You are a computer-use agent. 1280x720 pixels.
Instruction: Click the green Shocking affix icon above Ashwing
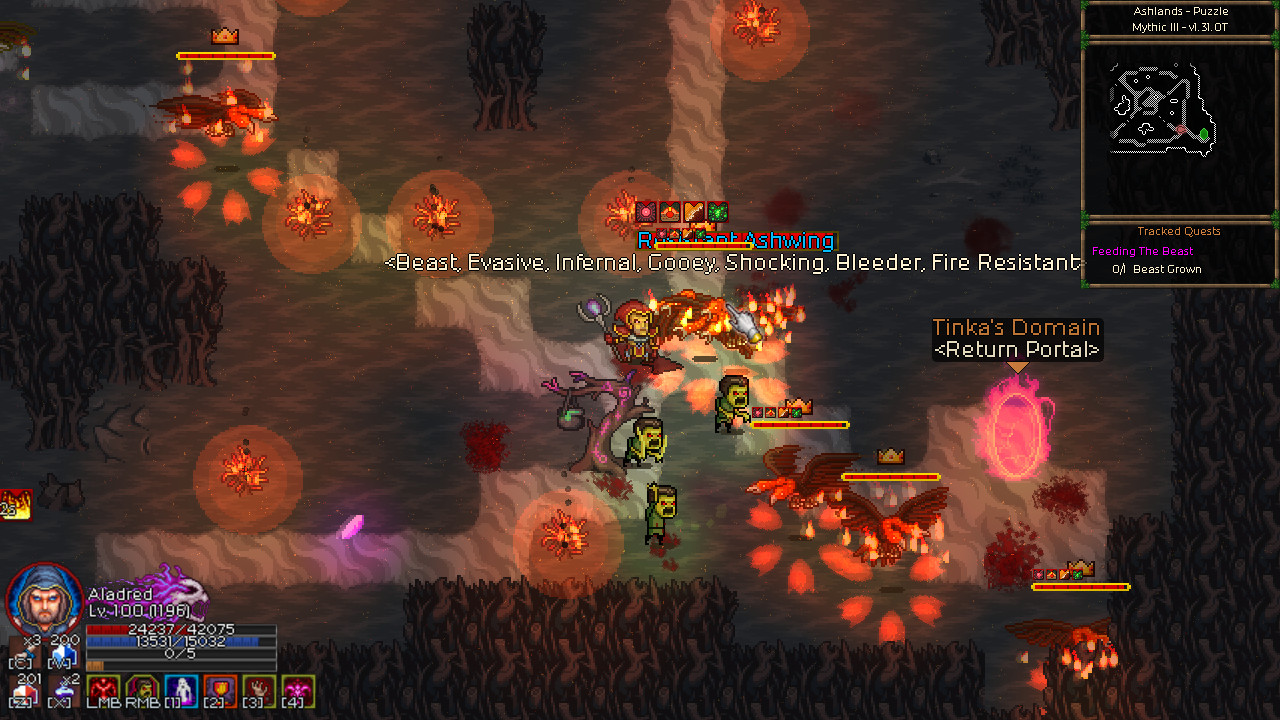(718, 211)
